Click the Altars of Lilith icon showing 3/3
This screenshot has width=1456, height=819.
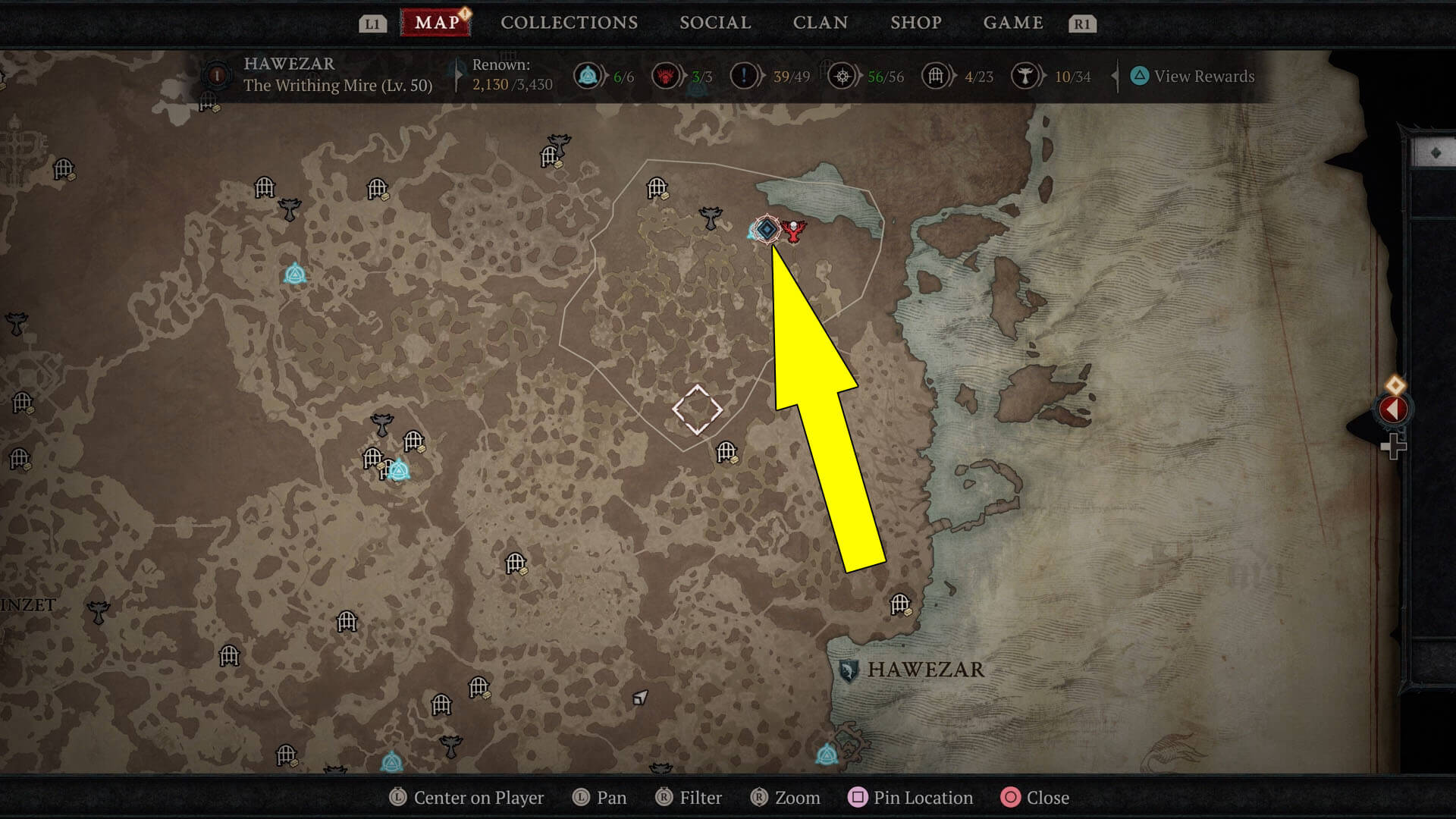pyautogui.click(x=666, y=76)
